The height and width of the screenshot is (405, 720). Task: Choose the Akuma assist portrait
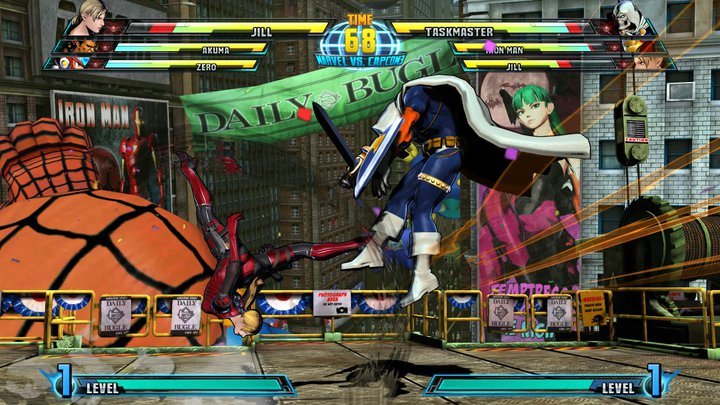[x=74, y=46]
